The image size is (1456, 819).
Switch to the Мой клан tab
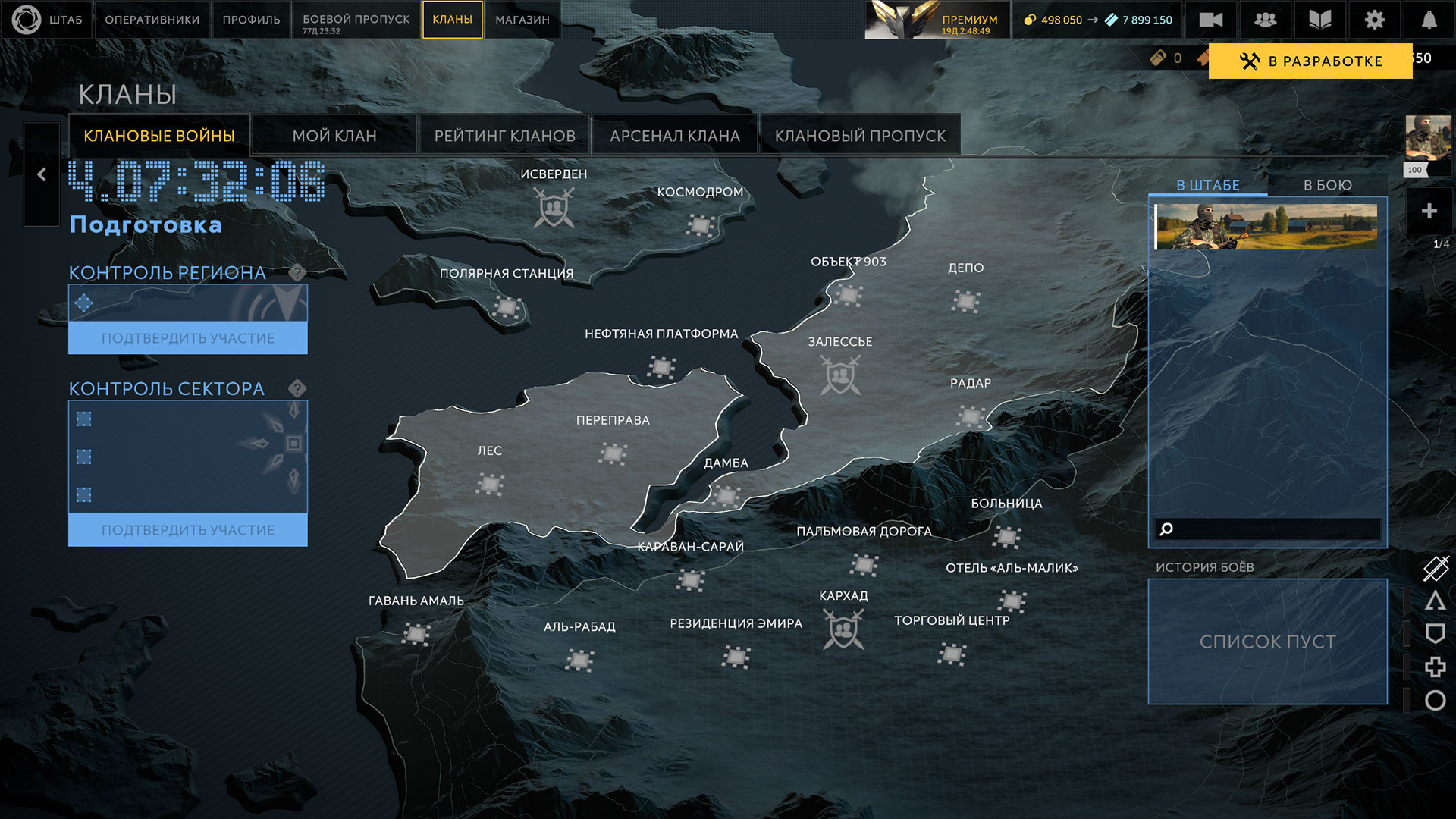coord(334,136)
